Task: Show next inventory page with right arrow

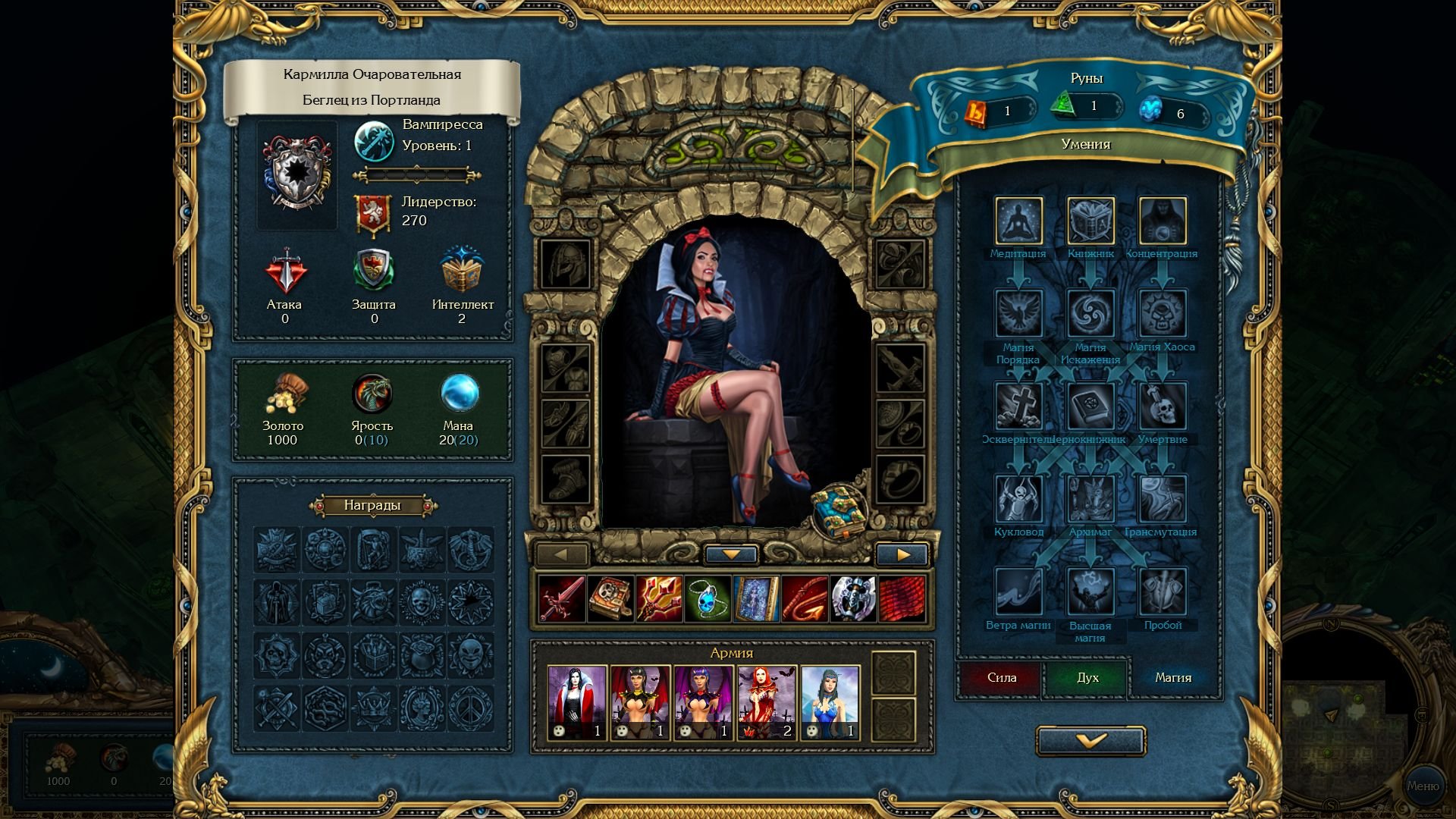Action: (902, 555)
